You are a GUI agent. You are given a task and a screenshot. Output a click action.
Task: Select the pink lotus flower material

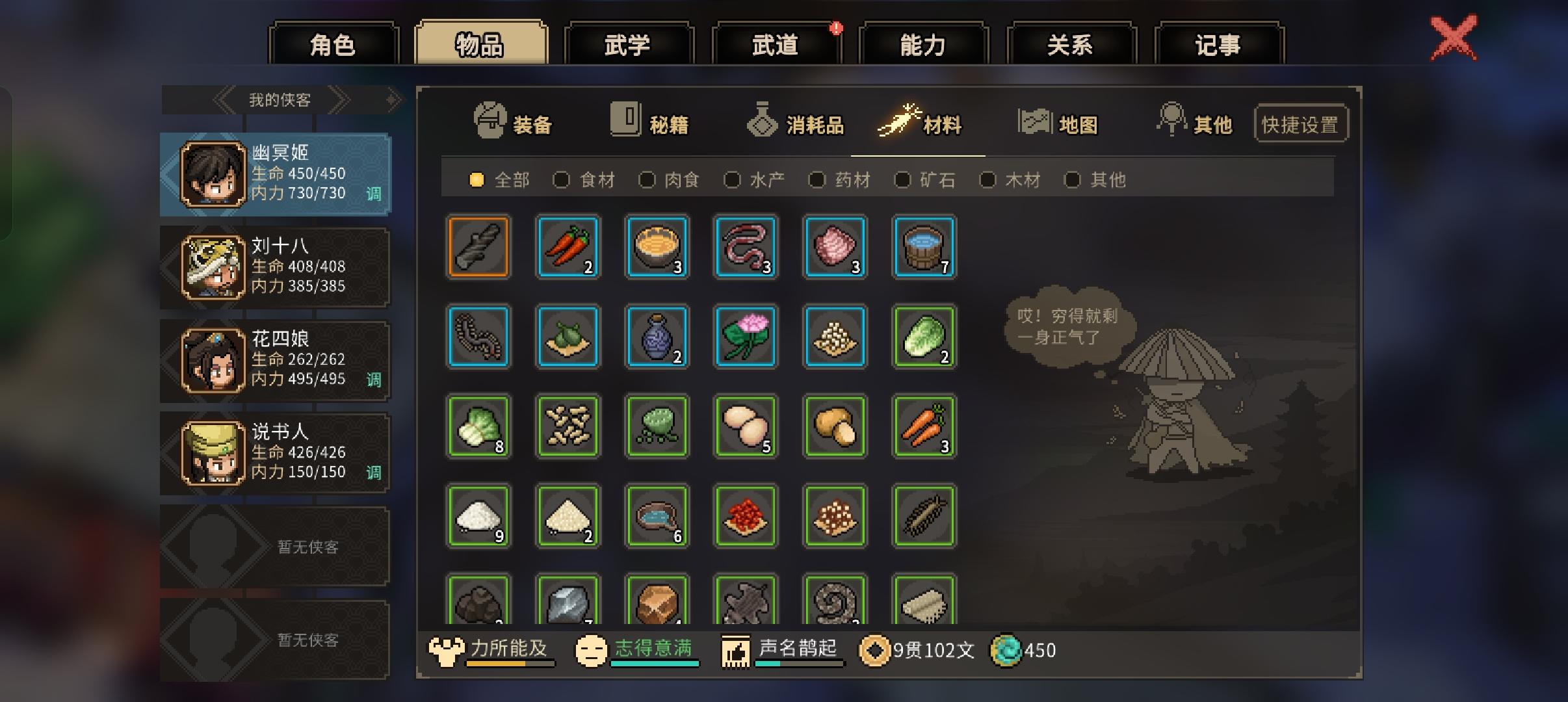click(x=746, y=337)
